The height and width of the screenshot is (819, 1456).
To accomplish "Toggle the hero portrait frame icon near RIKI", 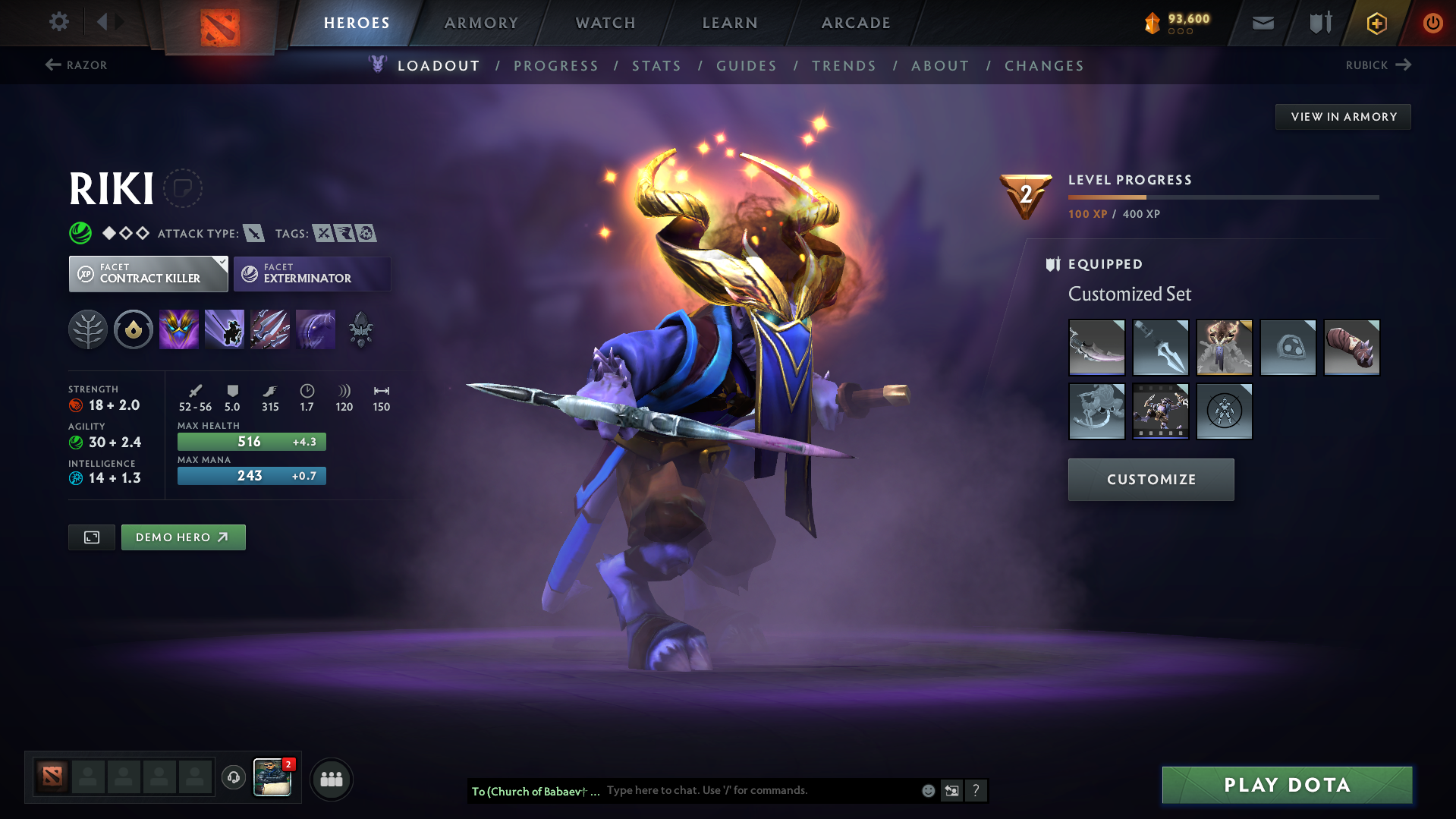I will (x=184, y=188).
